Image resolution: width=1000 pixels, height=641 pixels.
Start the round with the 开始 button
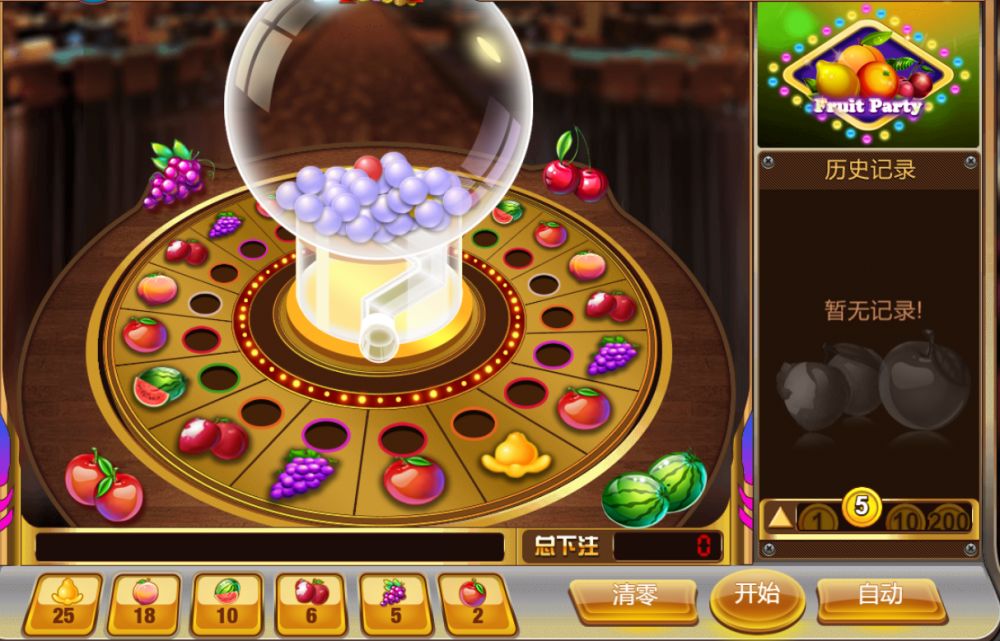coord(758,594)
